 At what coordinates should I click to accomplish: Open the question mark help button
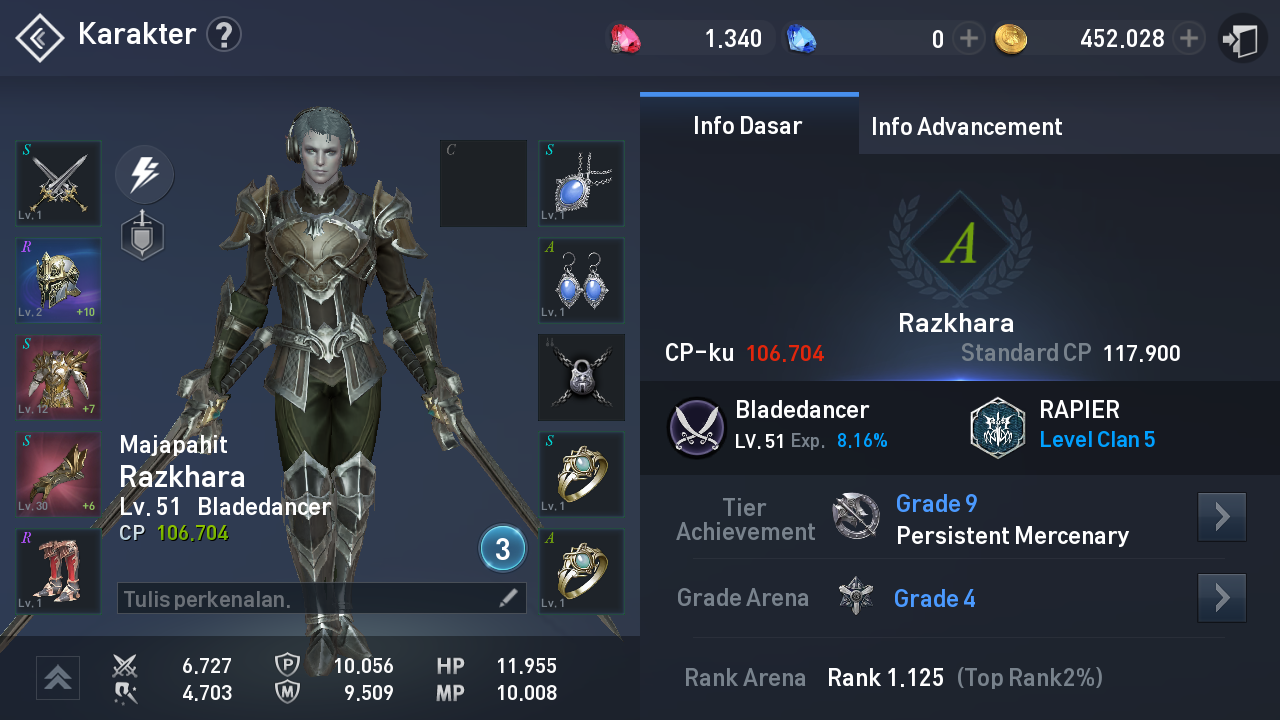[224, 36]
